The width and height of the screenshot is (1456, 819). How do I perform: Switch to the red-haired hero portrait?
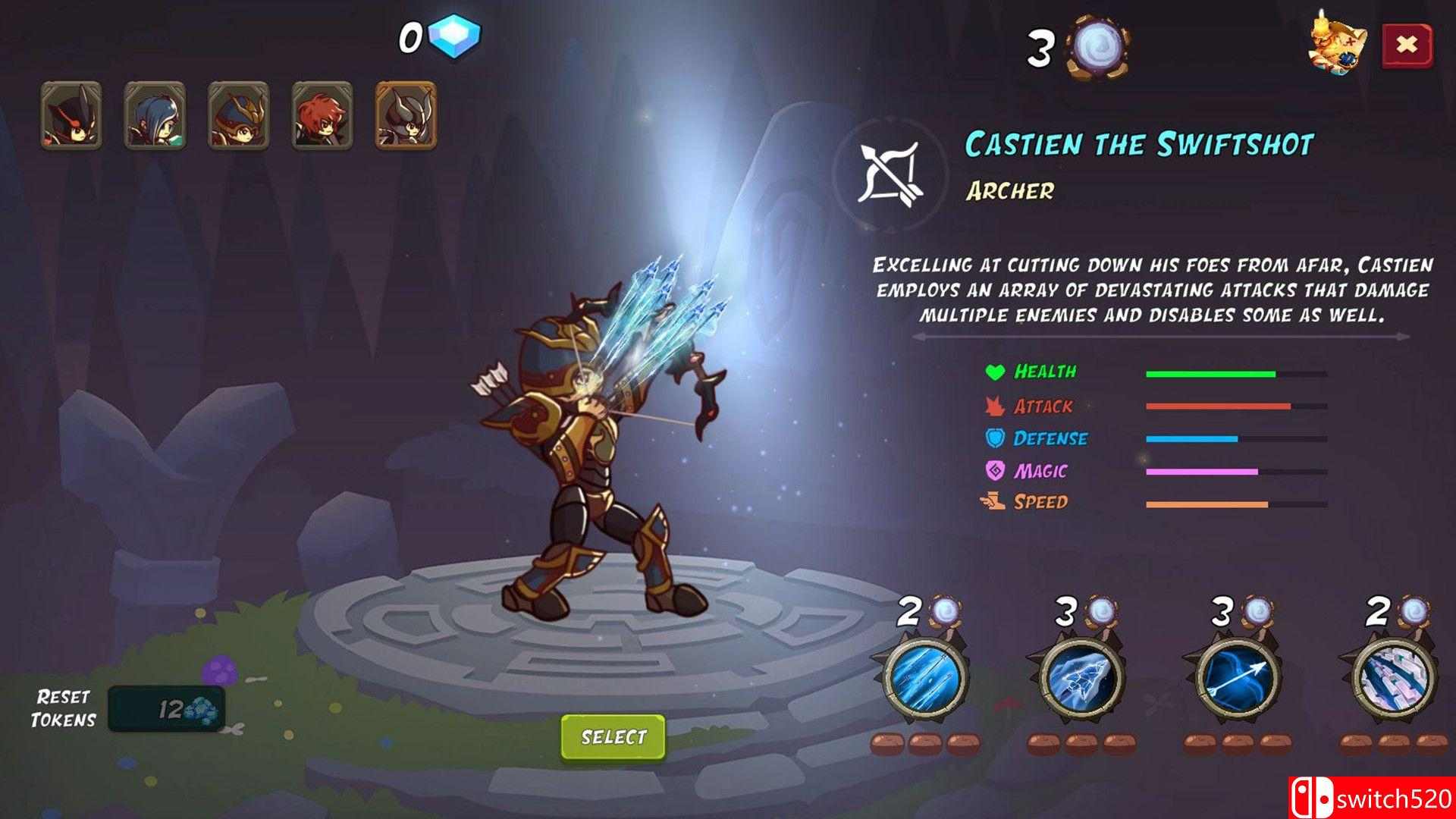(x=322, y=115)
